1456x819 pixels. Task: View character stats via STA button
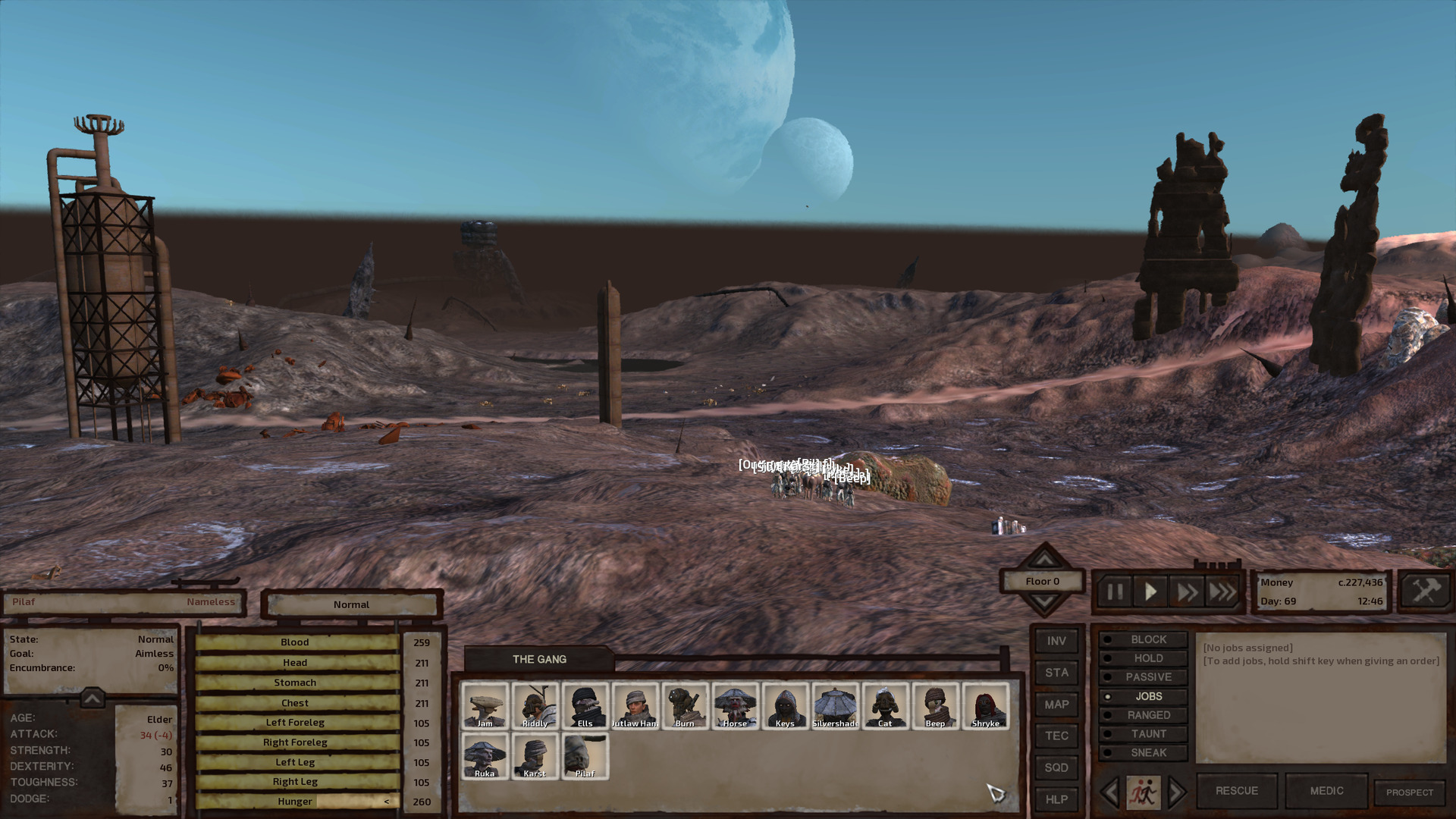coord(1056,673)
